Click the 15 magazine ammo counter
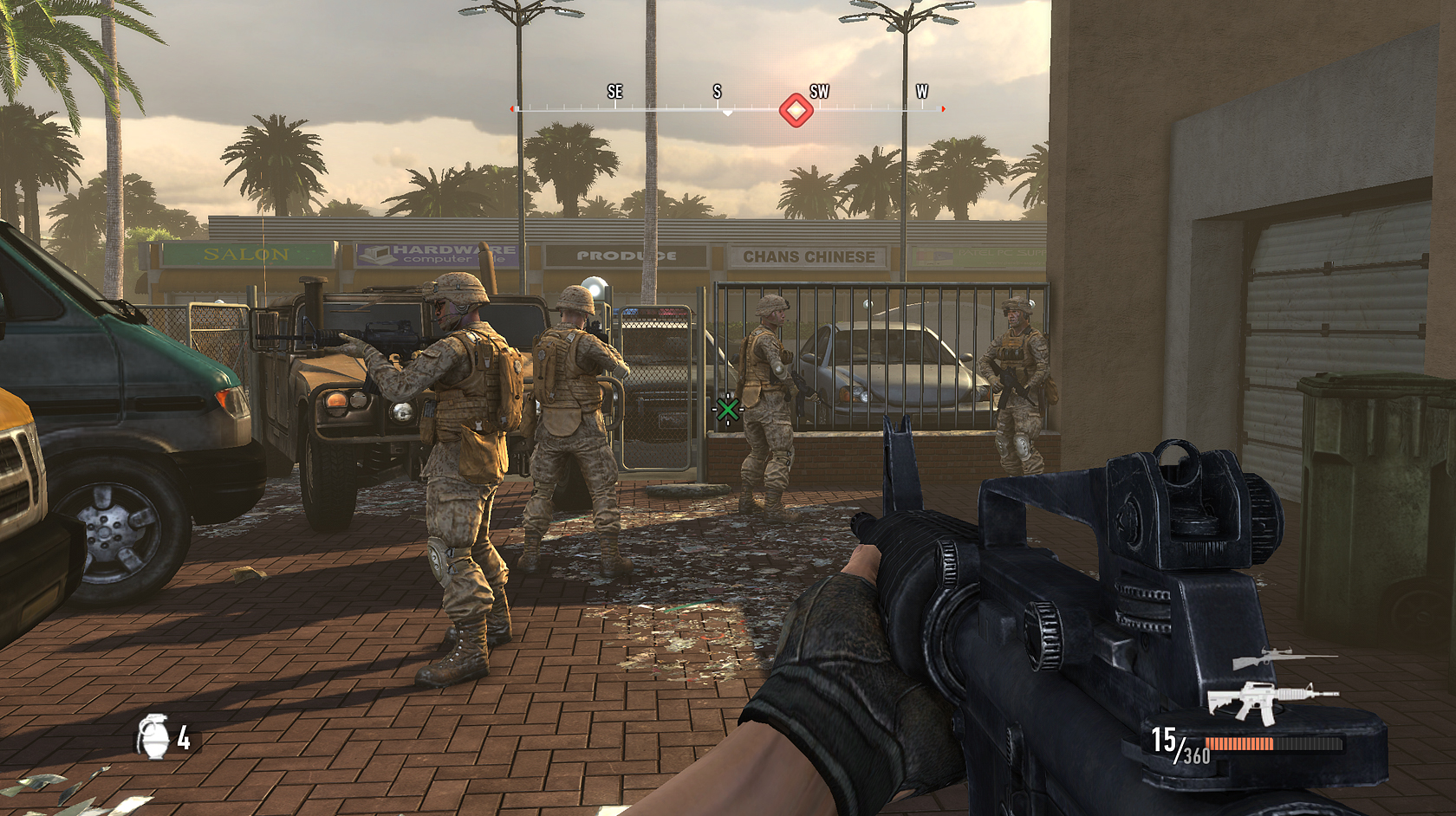The image size is (1456, 816). point(1162,738)
